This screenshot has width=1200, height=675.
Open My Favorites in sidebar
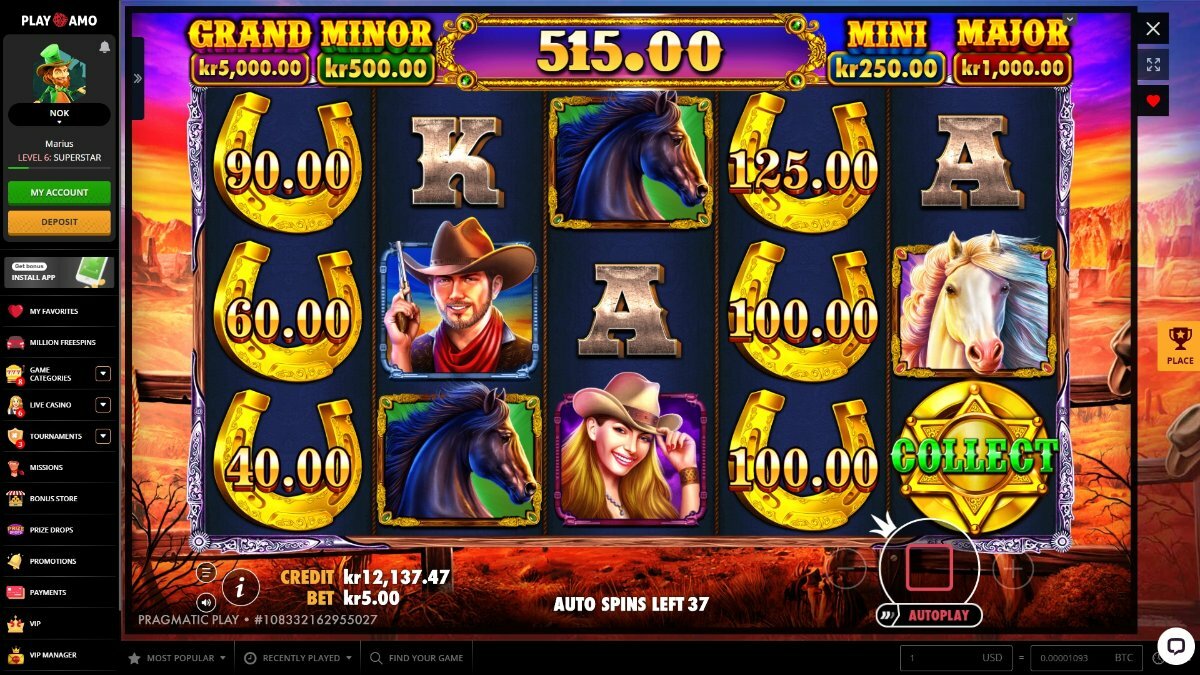(x=54, y=311)
